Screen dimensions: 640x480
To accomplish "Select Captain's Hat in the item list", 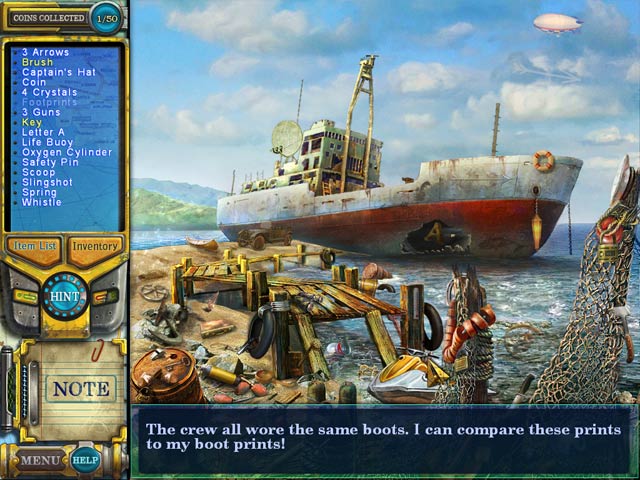I will 54,72.
